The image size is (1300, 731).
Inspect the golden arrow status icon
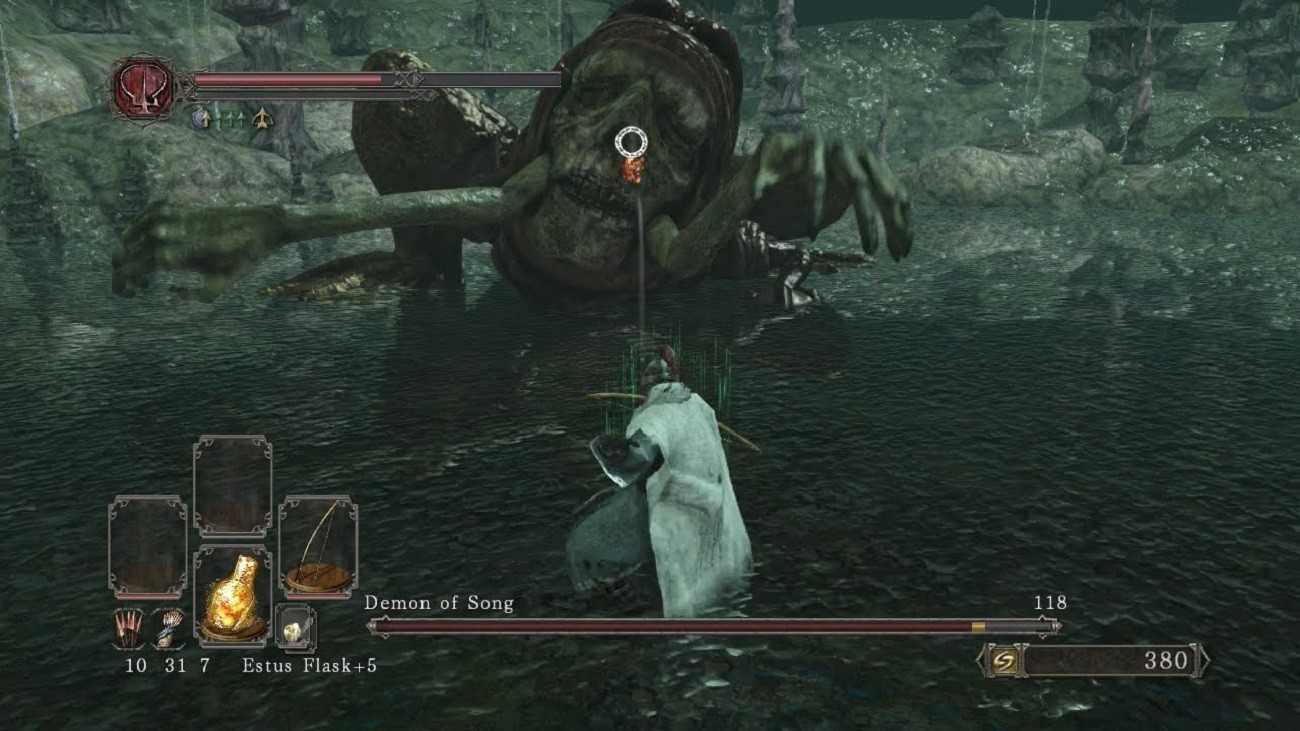pyautogui.click(x=262, y=117)
